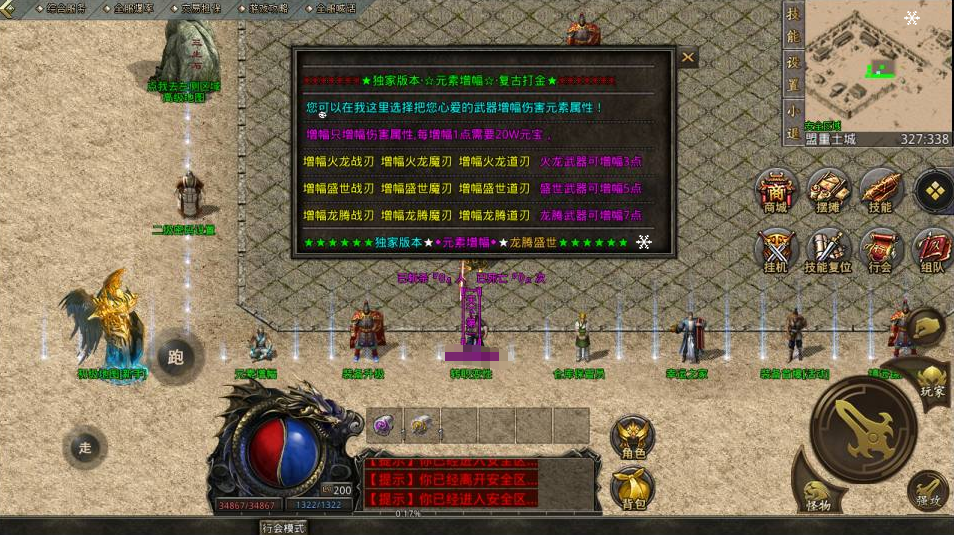Open the 行会 guild icon
The image size is (954, 535).
[x=880, y=251]
